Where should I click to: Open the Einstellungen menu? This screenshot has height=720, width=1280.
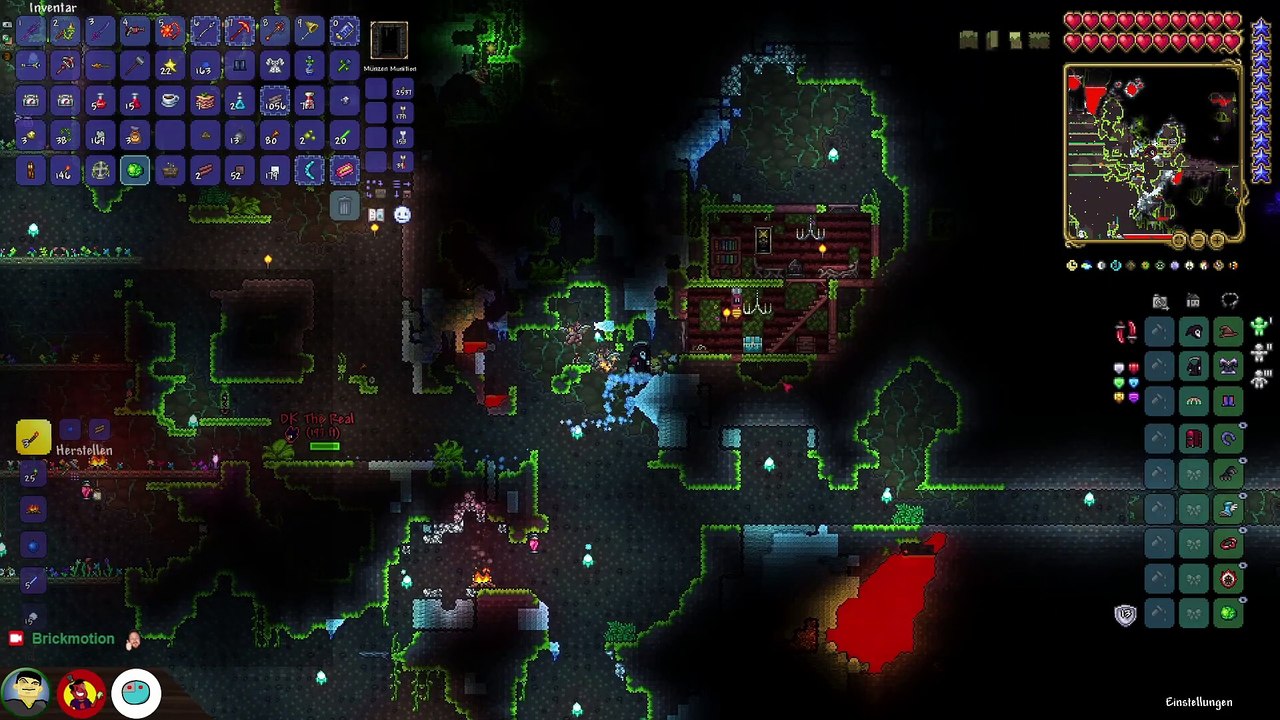1198,702
